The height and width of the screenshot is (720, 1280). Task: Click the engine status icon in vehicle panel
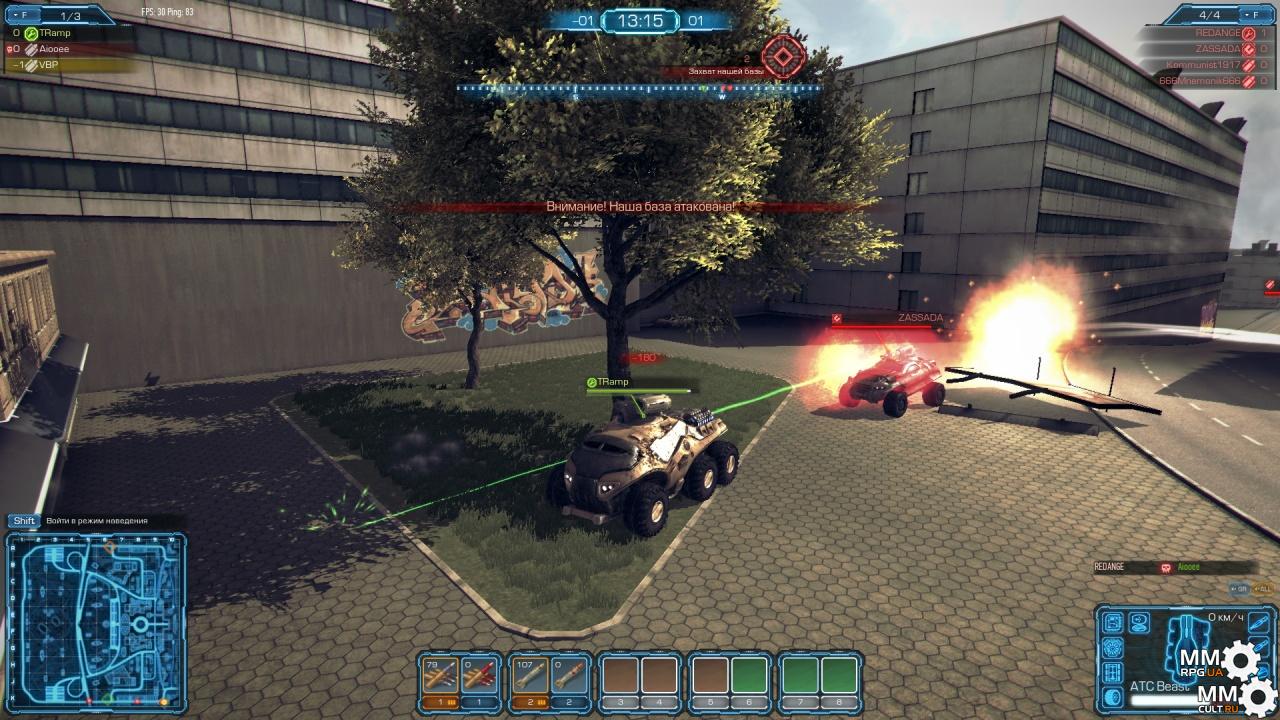click(x=1113, y=648)
